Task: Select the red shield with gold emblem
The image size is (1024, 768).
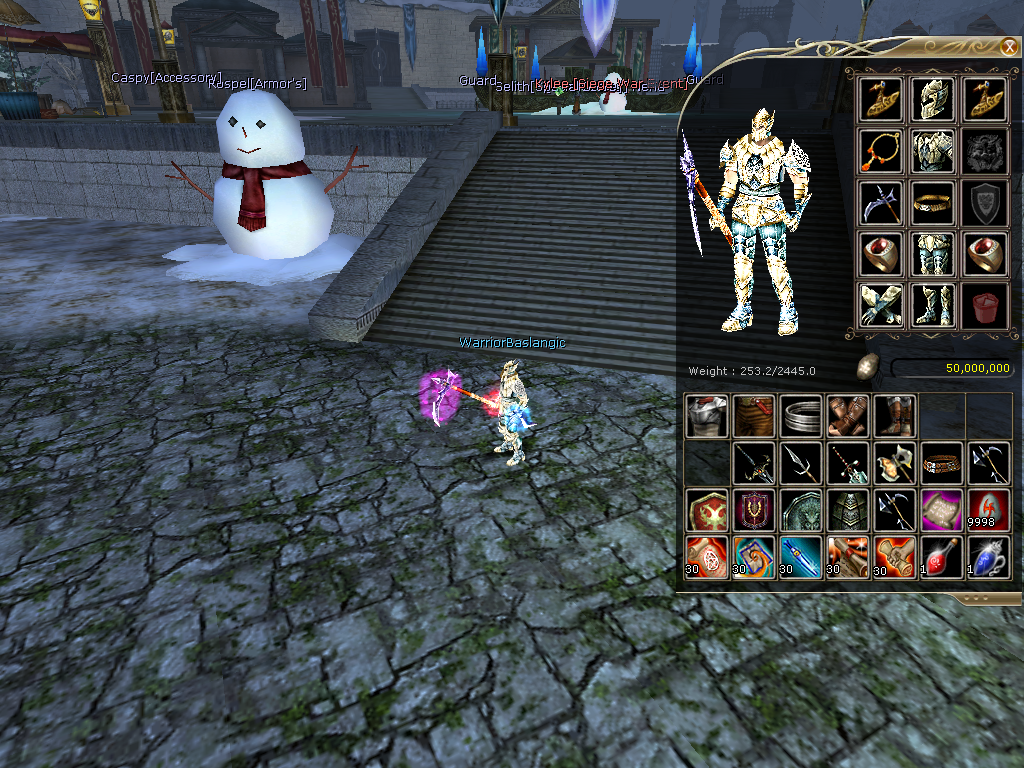Action: tap(706, 510)
